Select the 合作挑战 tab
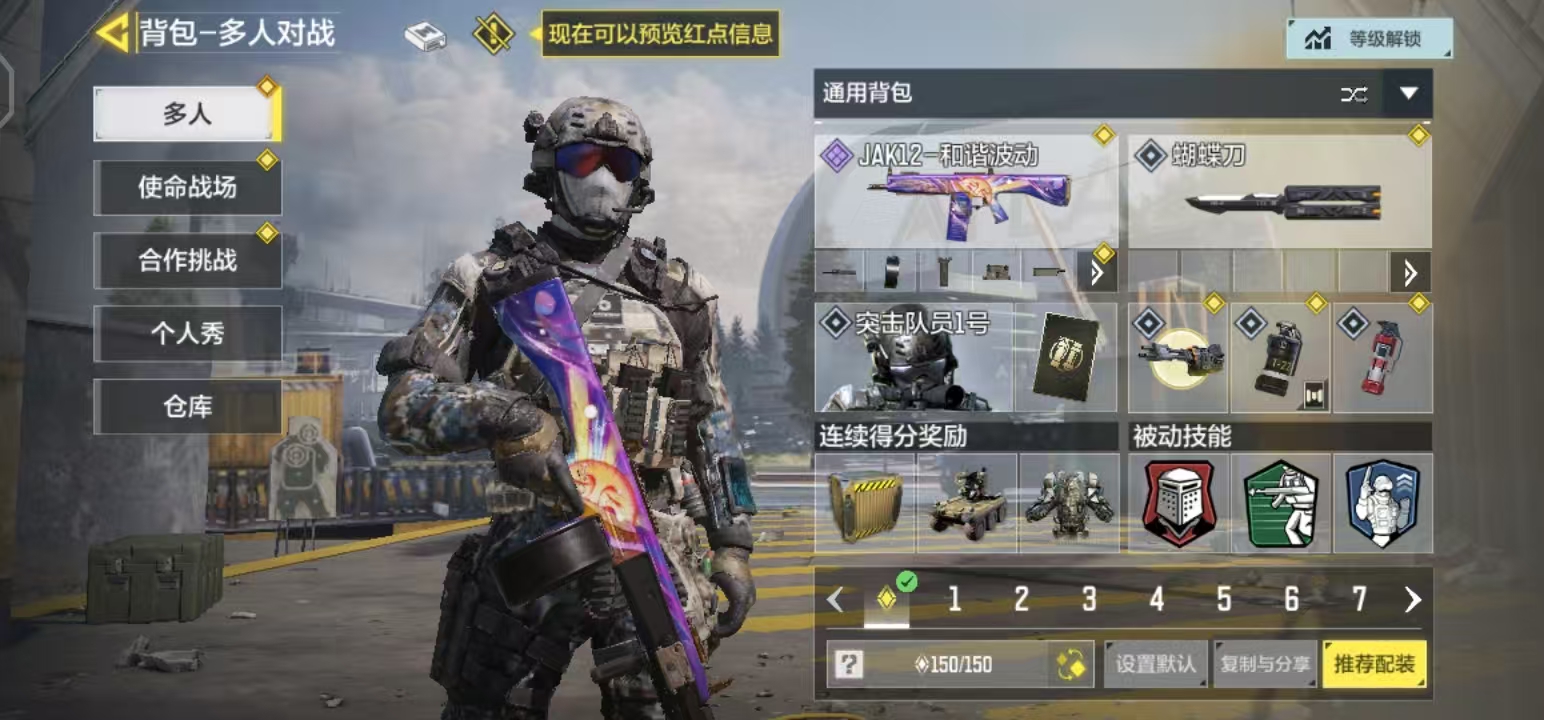1544x720 pixels. point(187,260)
